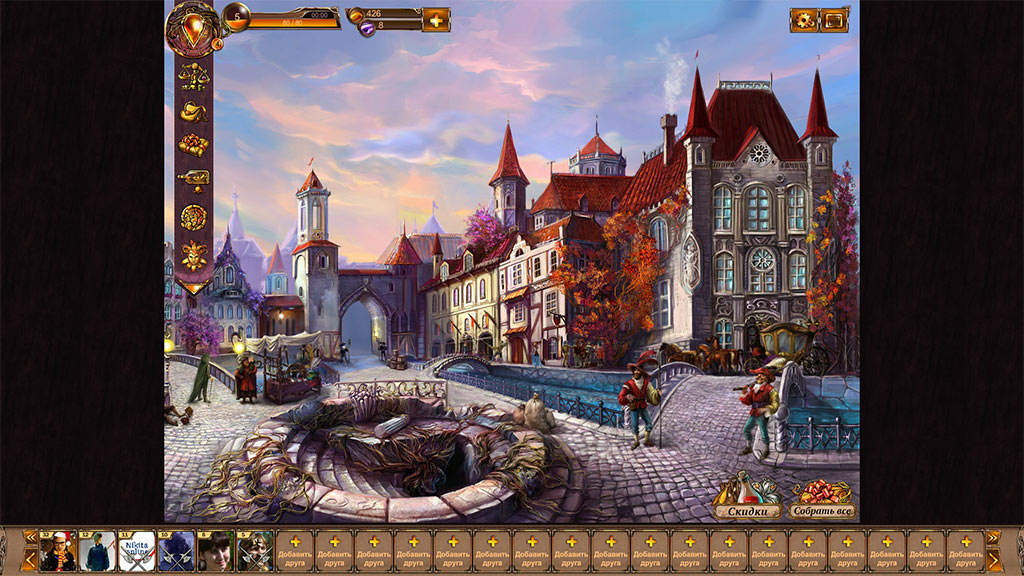
Task: Jump to end of the friends list
Action: [x=993, y=537]
